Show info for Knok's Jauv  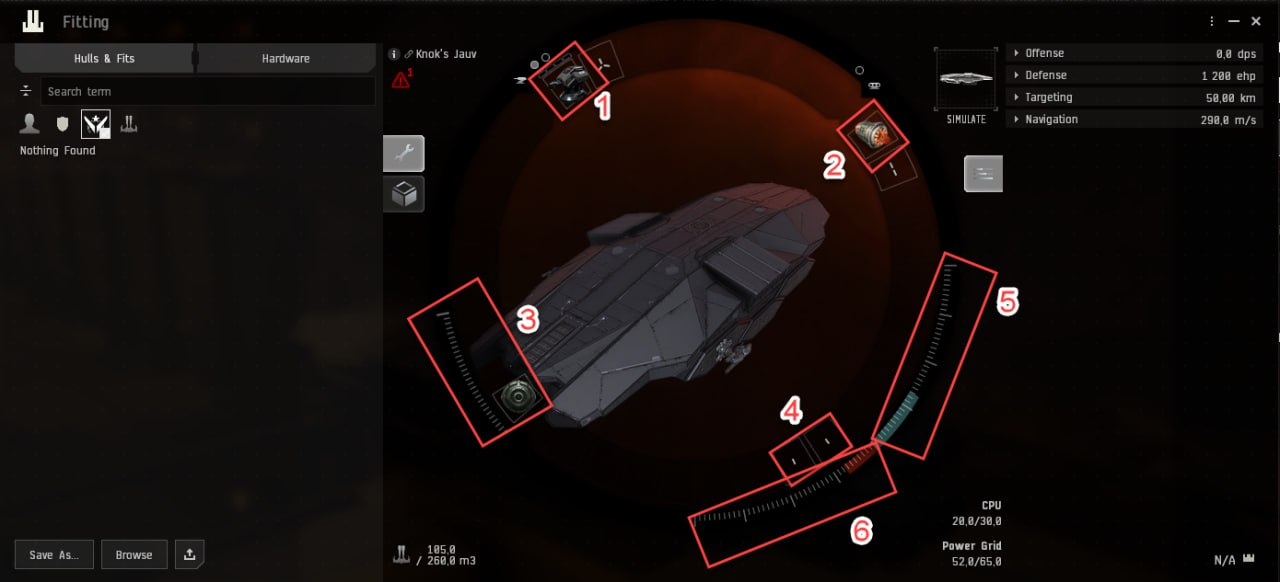pyautogui.click(x=394, y=54)
